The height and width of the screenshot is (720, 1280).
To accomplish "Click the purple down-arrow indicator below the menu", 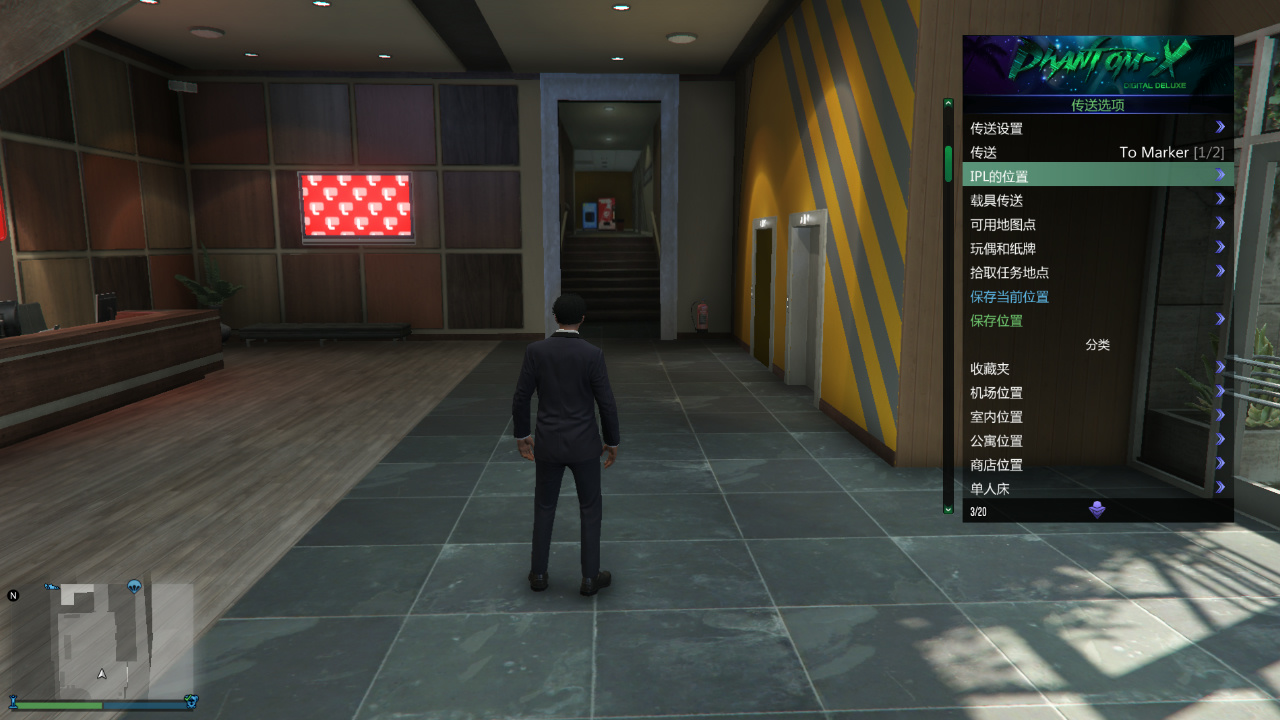I will pos(1097,509).
